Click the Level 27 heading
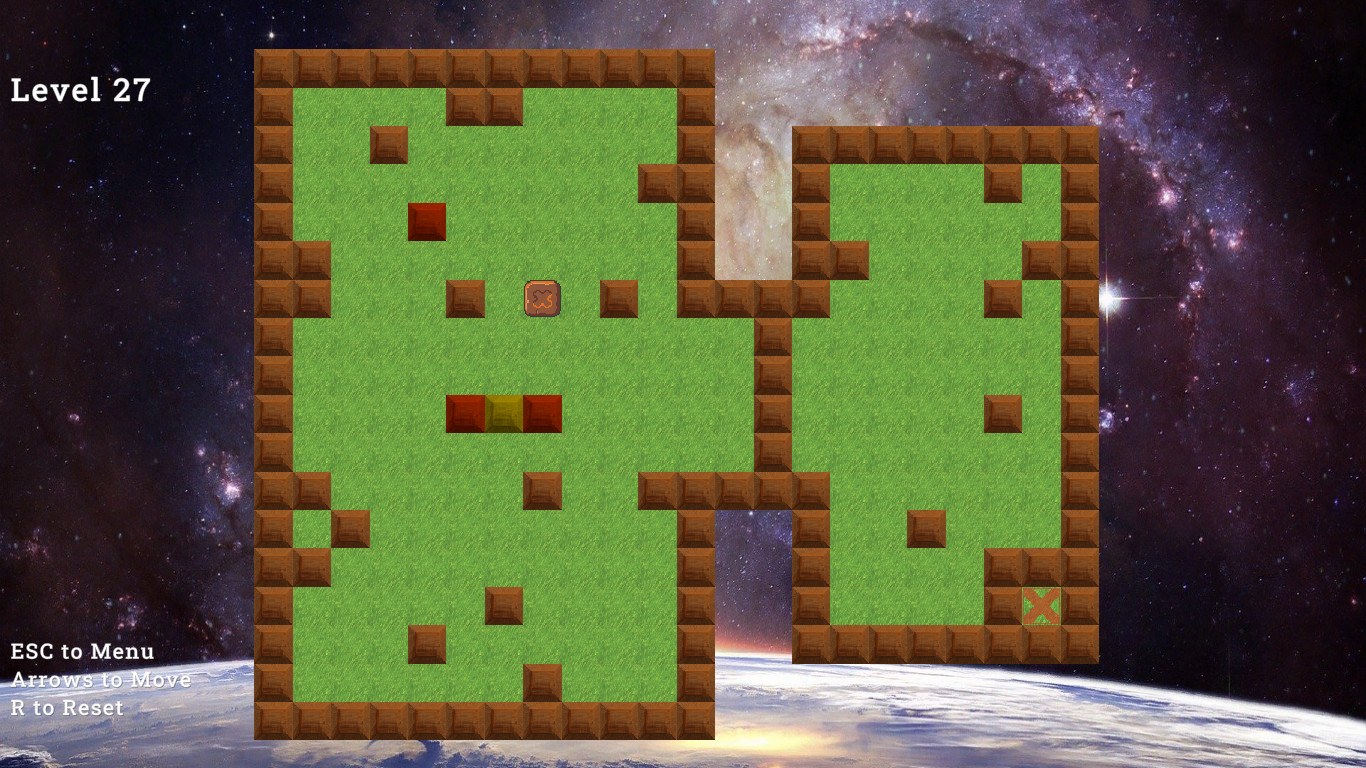Screen dimensions: 1366x768 [80, 89]
